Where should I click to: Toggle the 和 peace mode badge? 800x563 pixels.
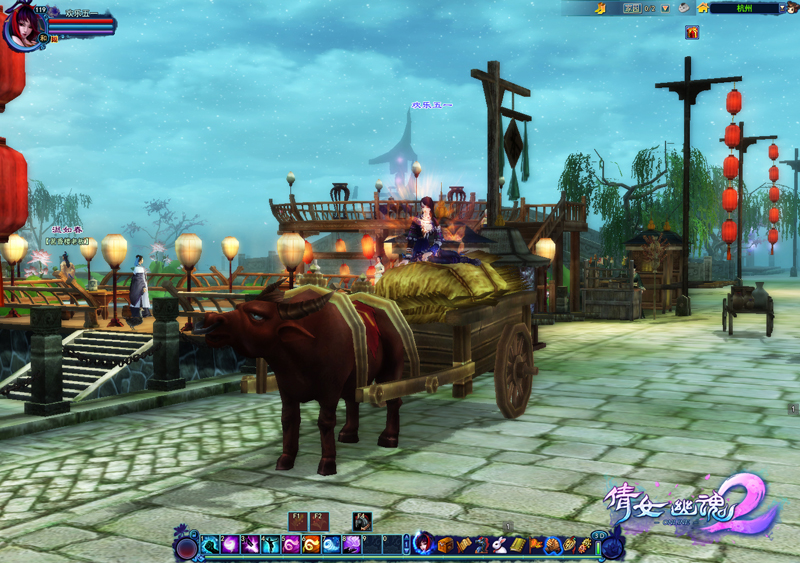[x=44, y=38]
